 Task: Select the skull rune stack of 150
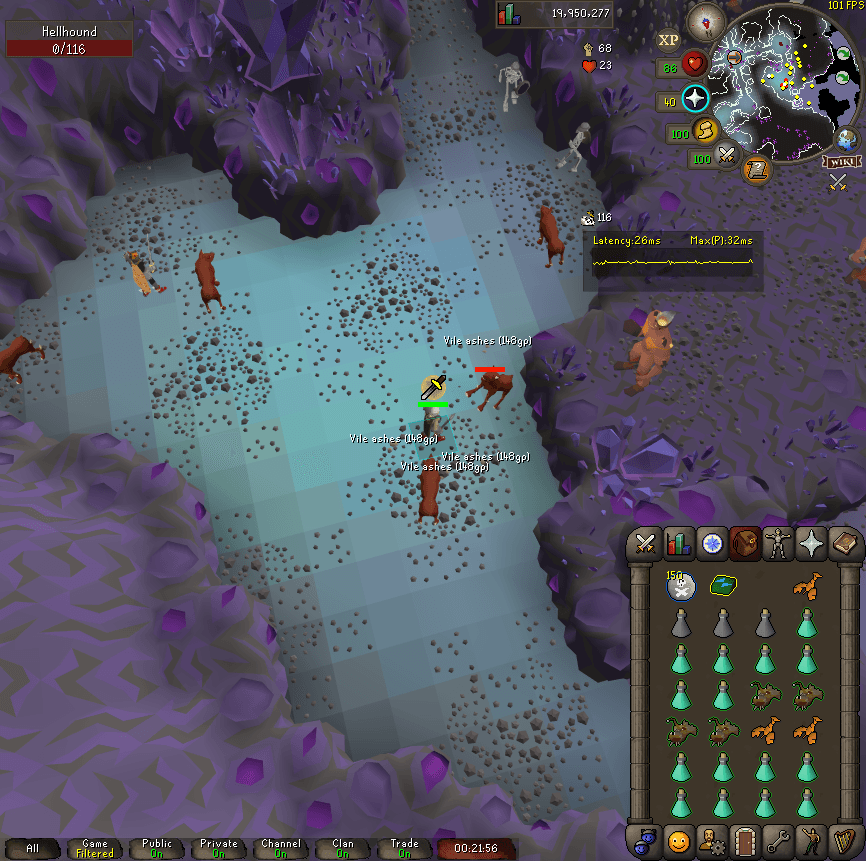coord(680,587)
